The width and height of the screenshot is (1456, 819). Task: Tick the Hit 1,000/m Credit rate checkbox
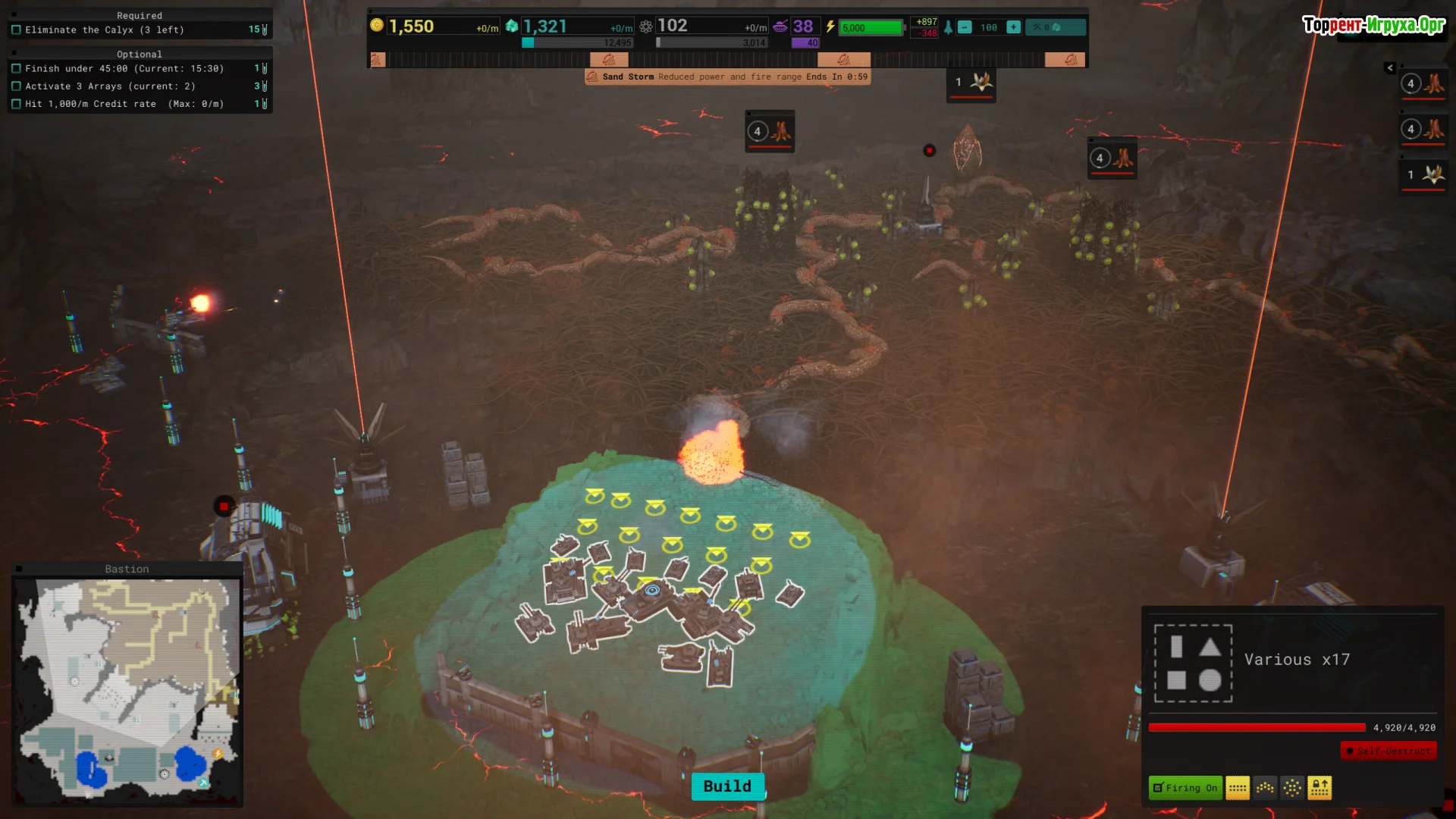coord(17,104)
